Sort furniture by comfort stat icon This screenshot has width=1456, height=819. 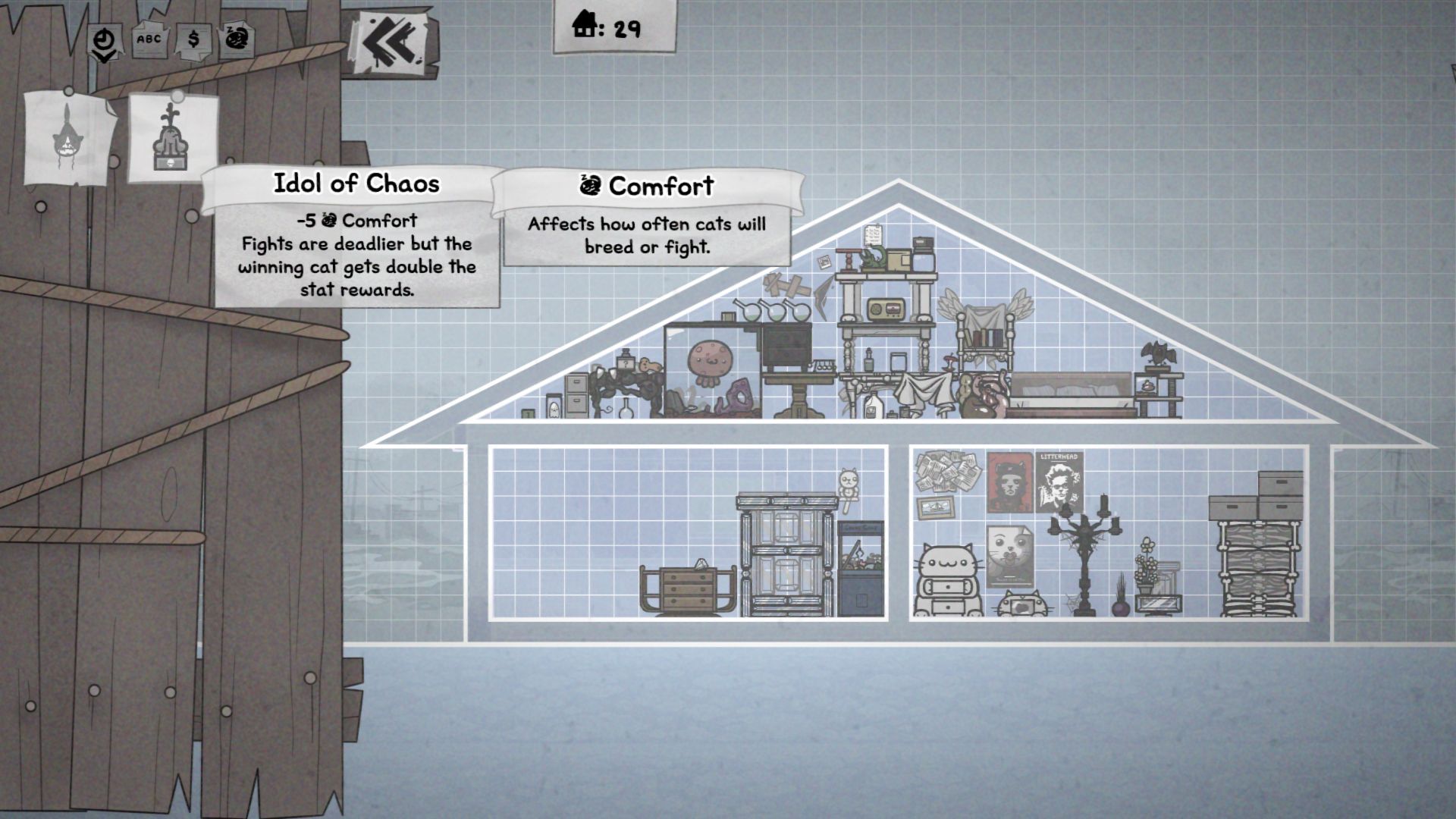click(237, 39)
